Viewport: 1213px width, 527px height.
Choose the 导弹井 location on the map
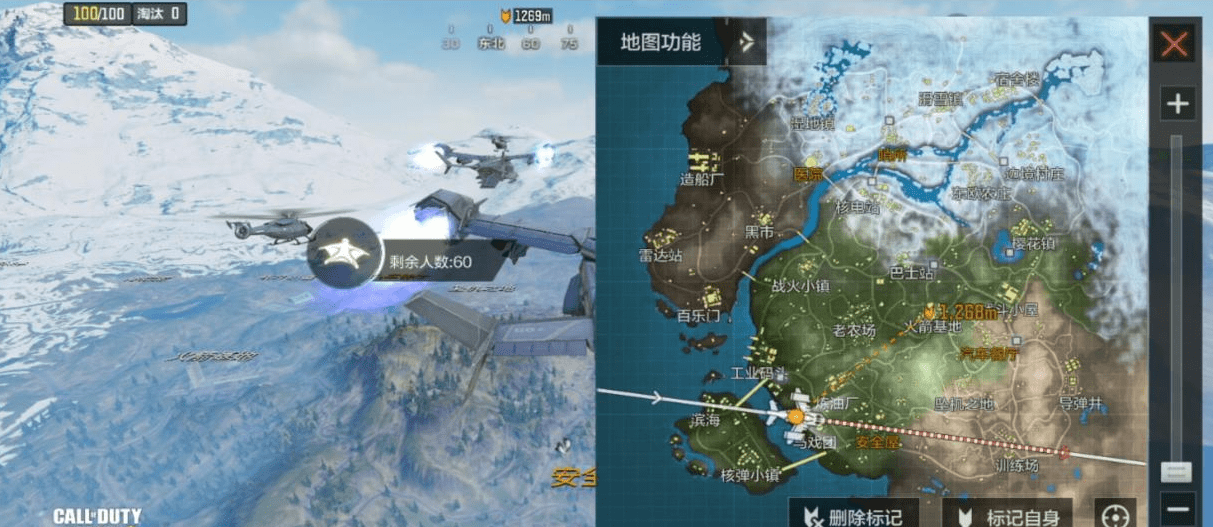(x=1080, y=403)
